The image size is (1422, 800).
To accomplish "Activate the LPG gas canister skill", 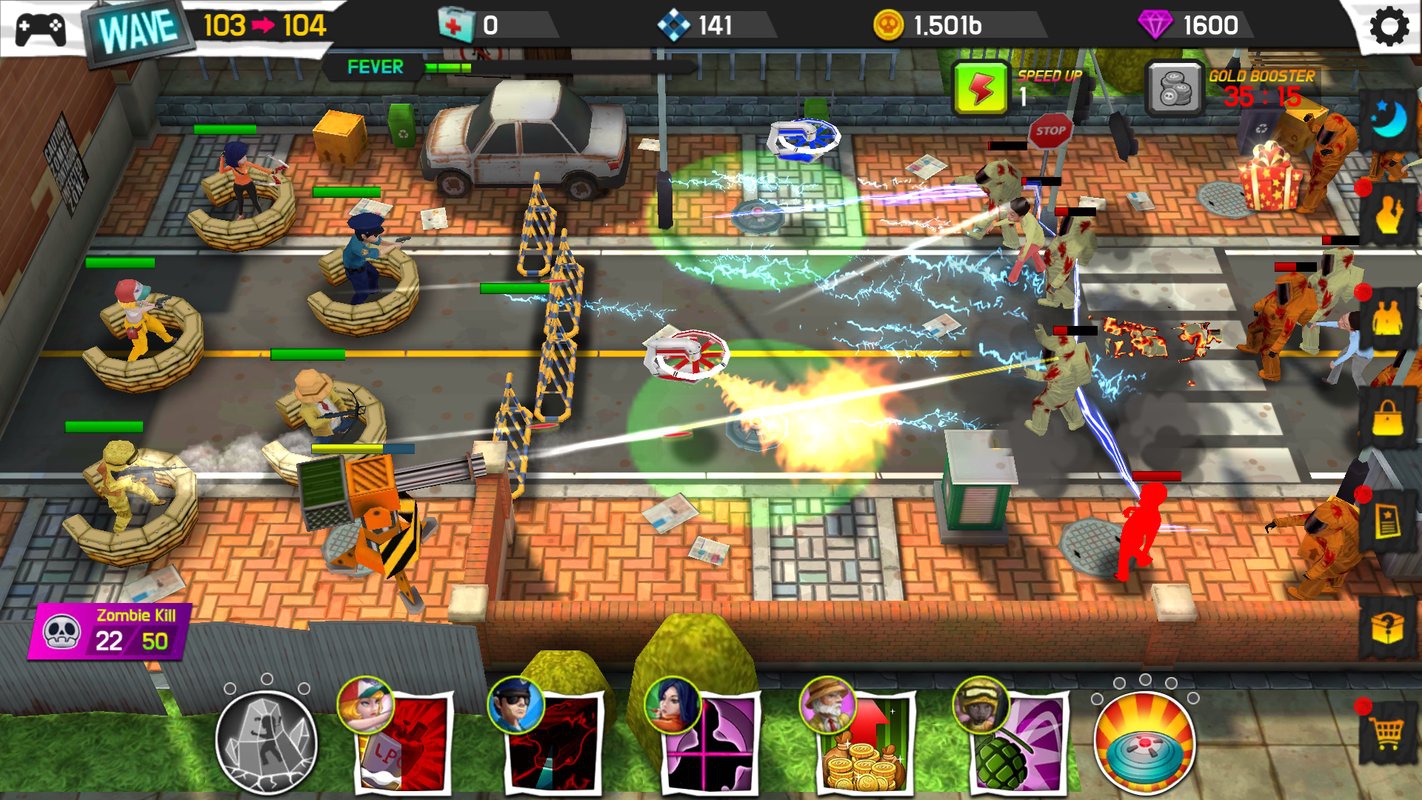I will click(403, 742).
